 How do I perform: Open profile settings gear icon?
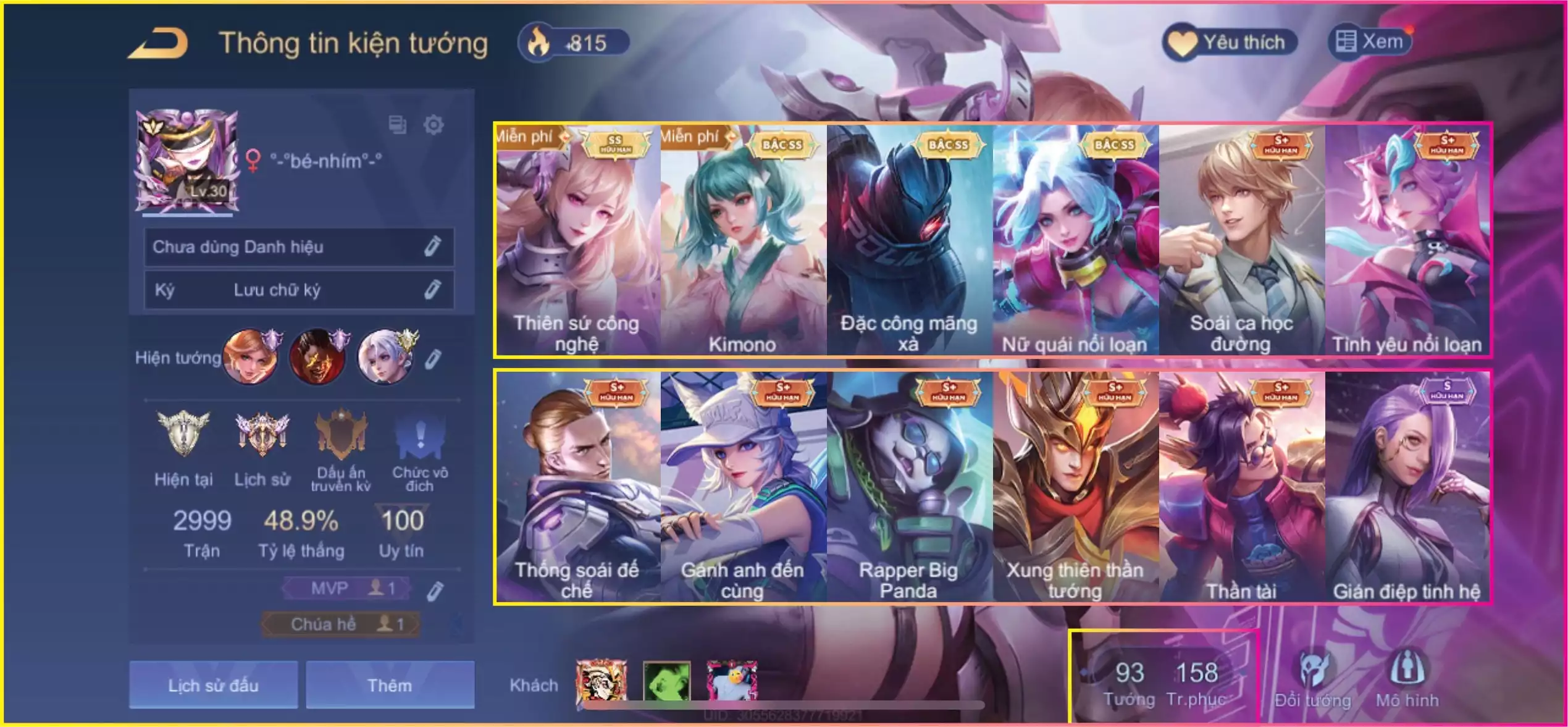pyautogui.click(x=434, y=125)
